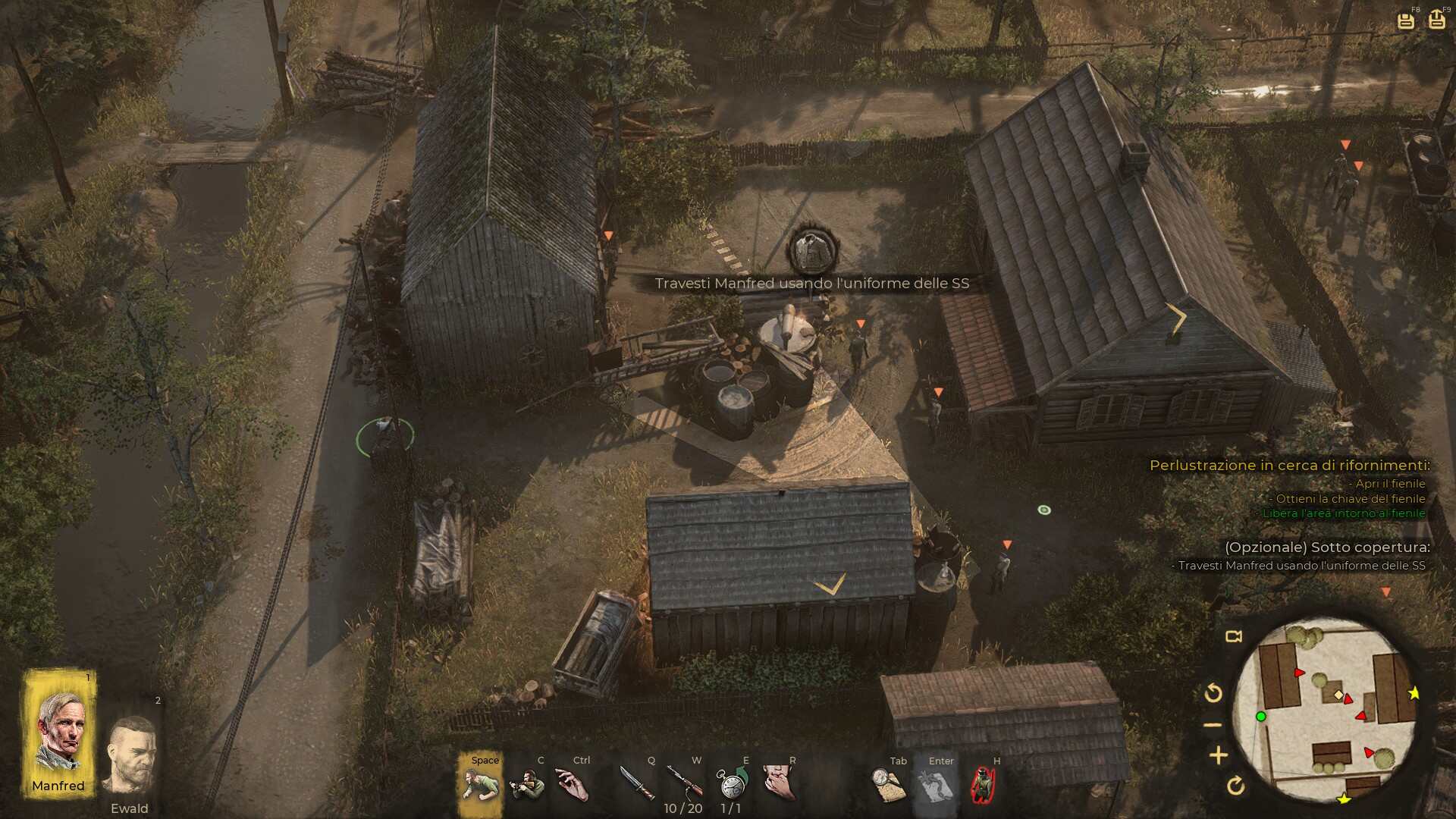Select the combat knife

click(637, 783)
